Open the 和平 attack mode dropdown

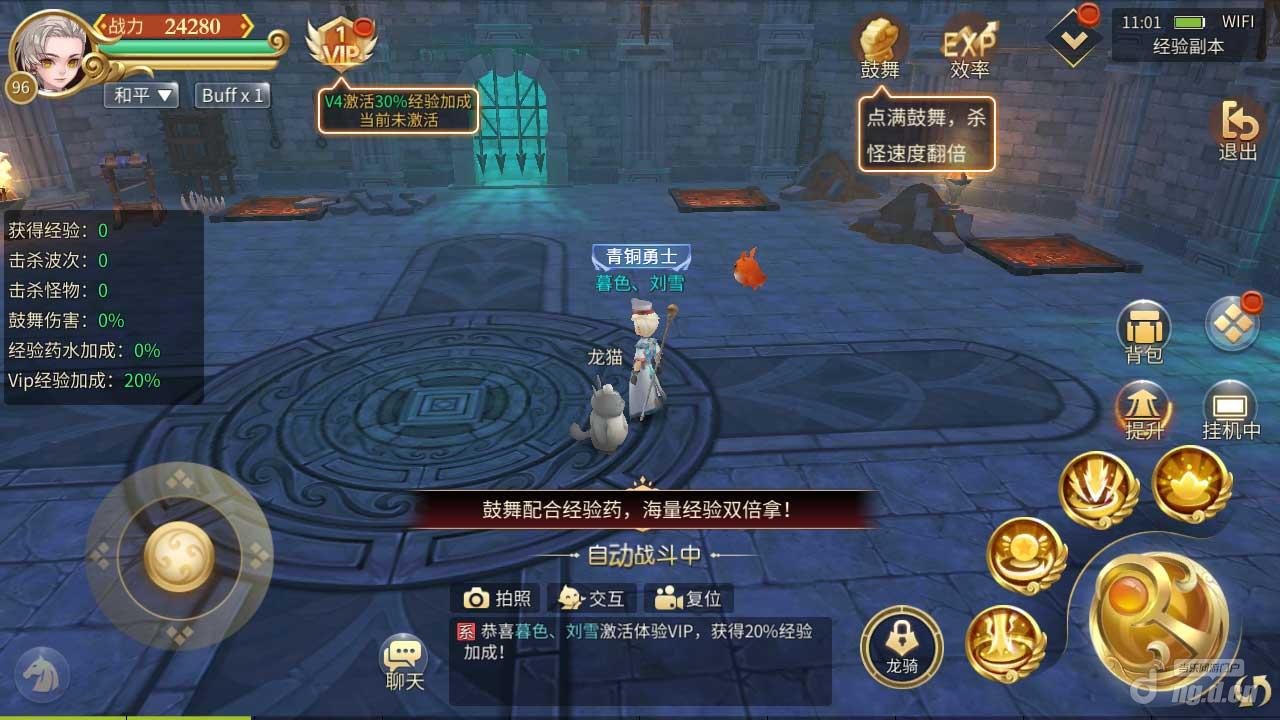pyautogui.click(x=140, y=95)
